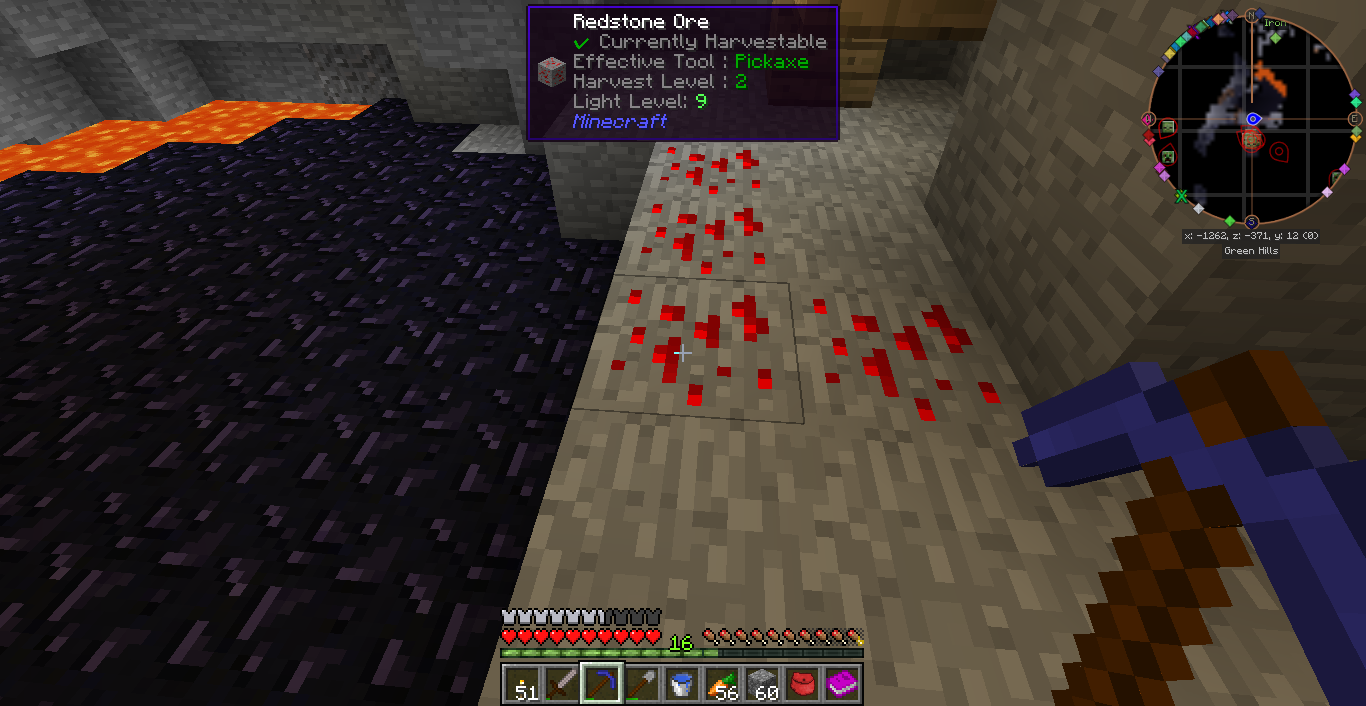Image resolution: width=1366 pixels, height=706 pixels.
Task: Click the E compass marker on minimap
Action: (1355, 119)
